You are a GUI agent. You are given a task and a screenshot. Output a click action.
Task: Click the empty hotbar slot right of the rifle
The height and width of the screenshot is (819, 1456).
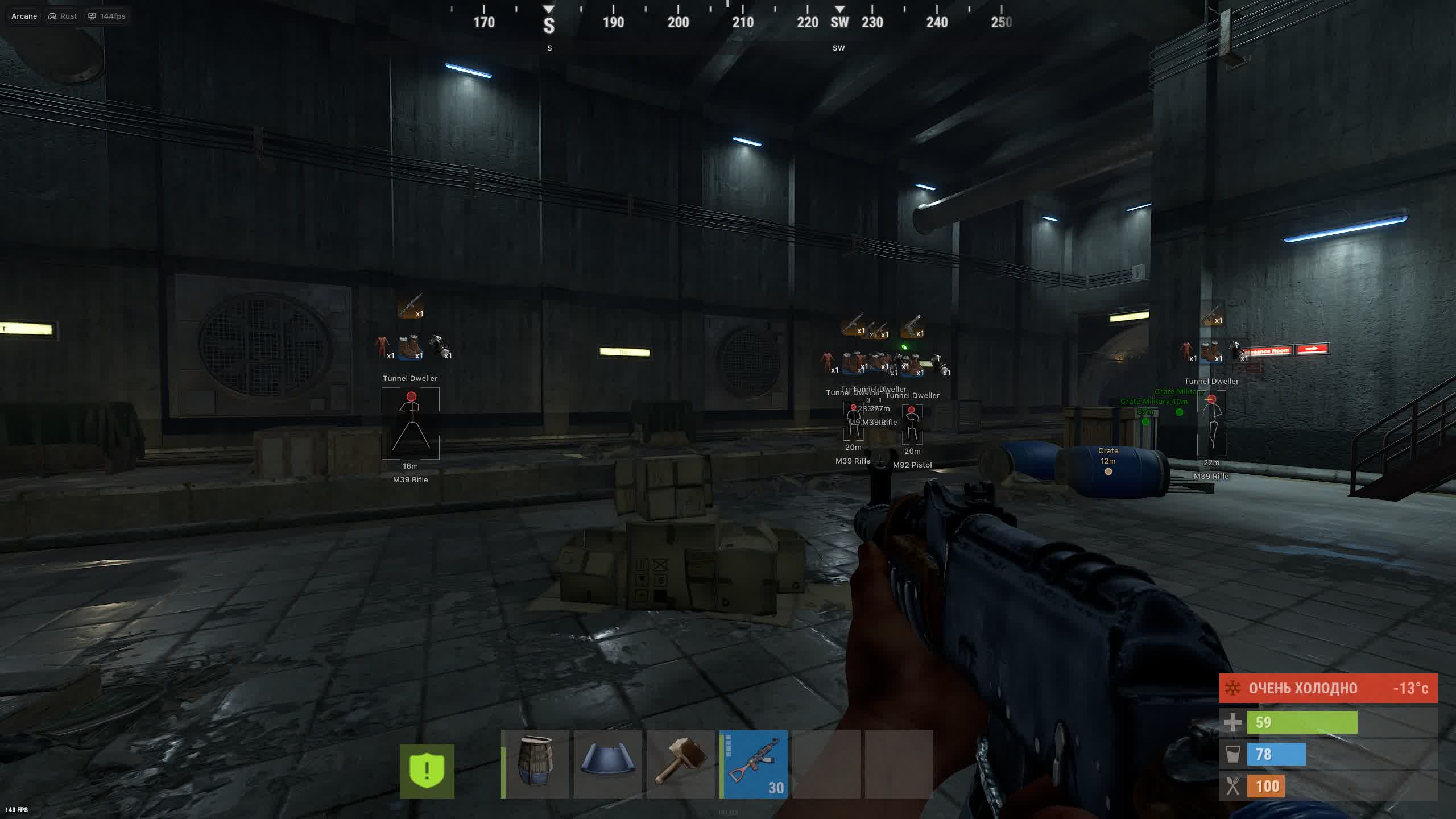[828, 765]
